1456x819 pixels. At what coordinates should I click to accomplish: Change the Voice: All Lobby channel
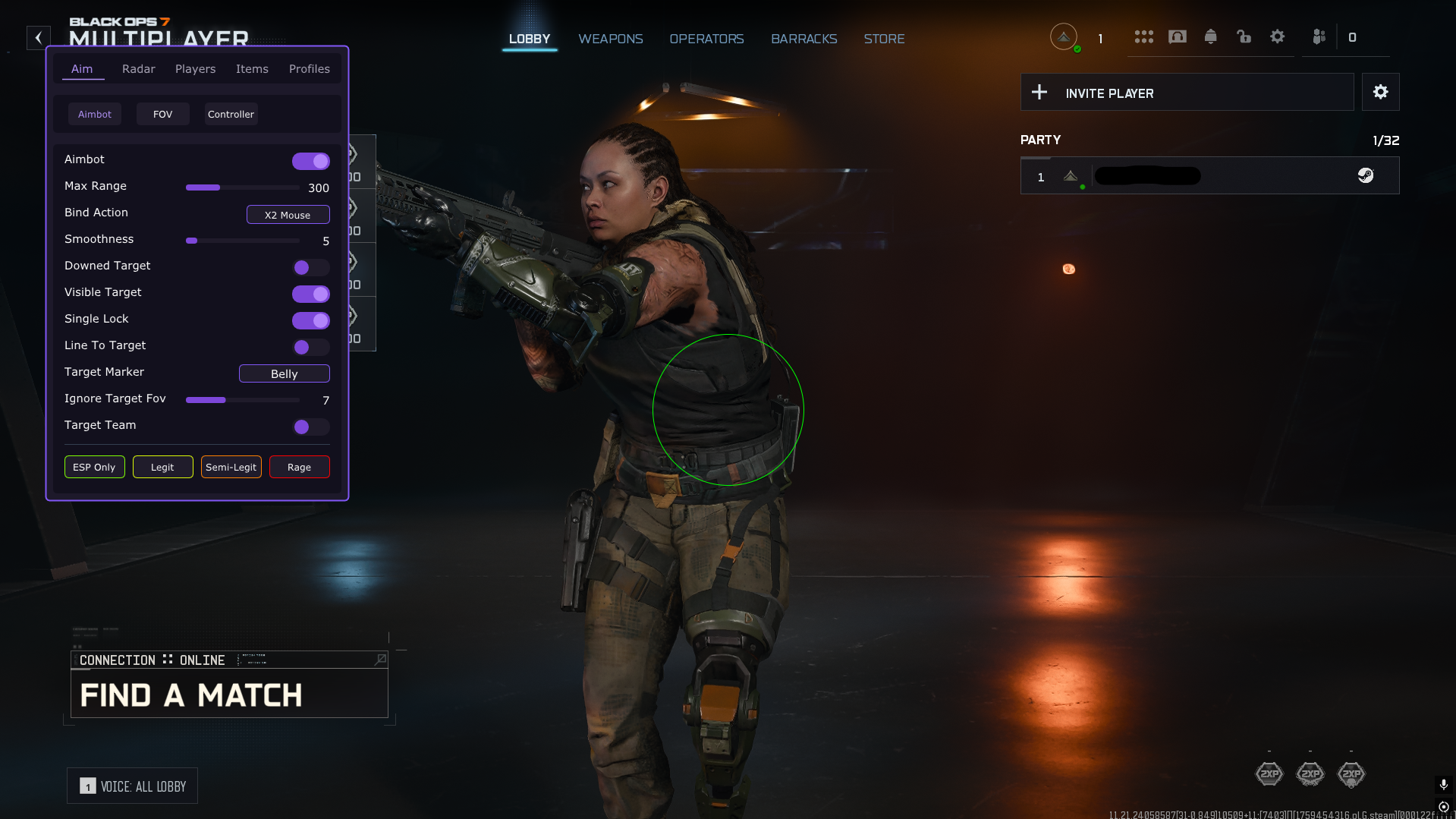133,786
